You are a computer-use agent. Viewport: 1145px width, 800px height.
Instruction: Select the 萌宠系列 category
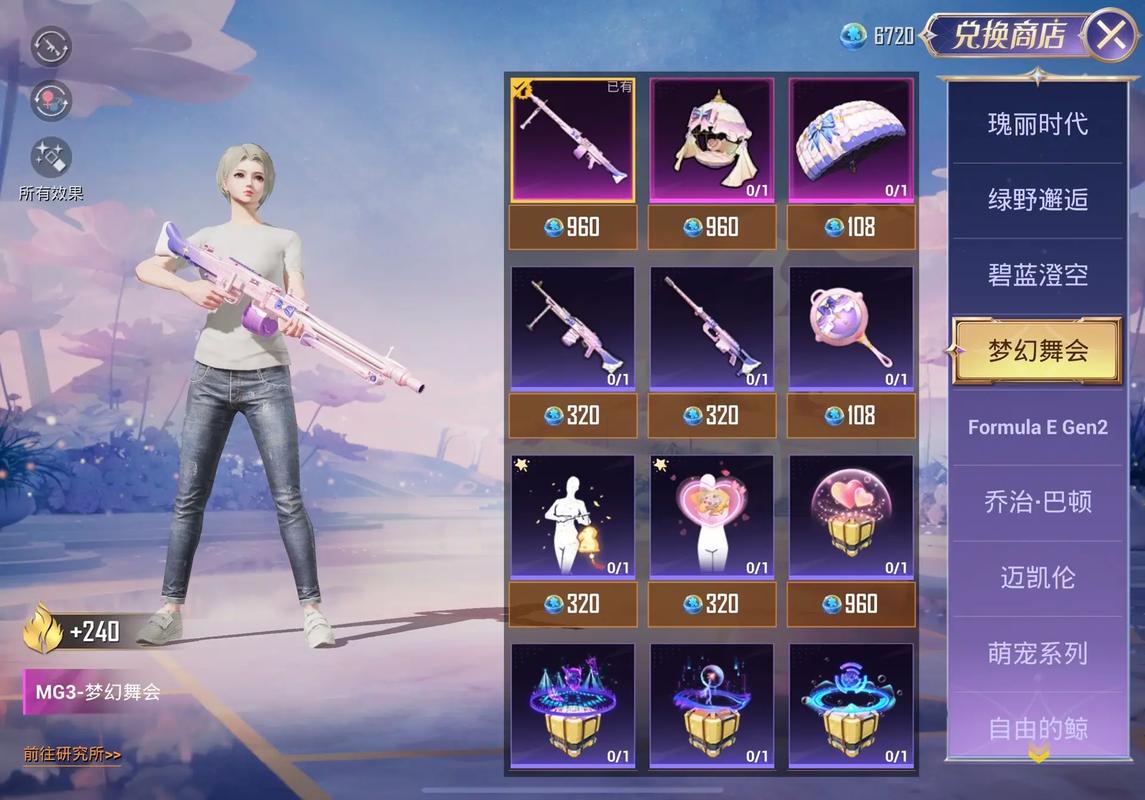(1037, 654)
